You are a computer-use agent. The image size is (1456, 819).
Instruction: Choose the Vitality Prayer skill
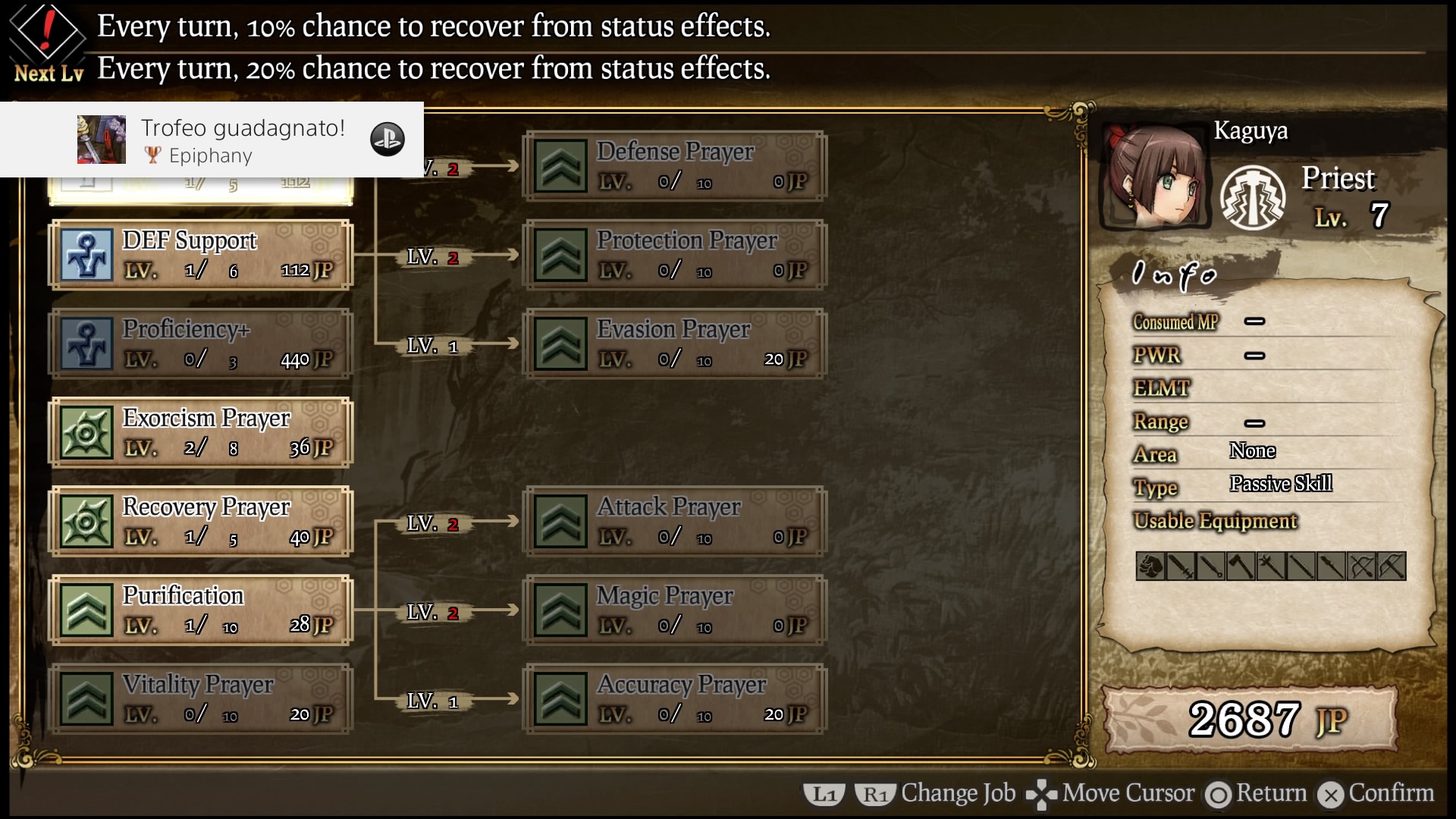(201, 698)
